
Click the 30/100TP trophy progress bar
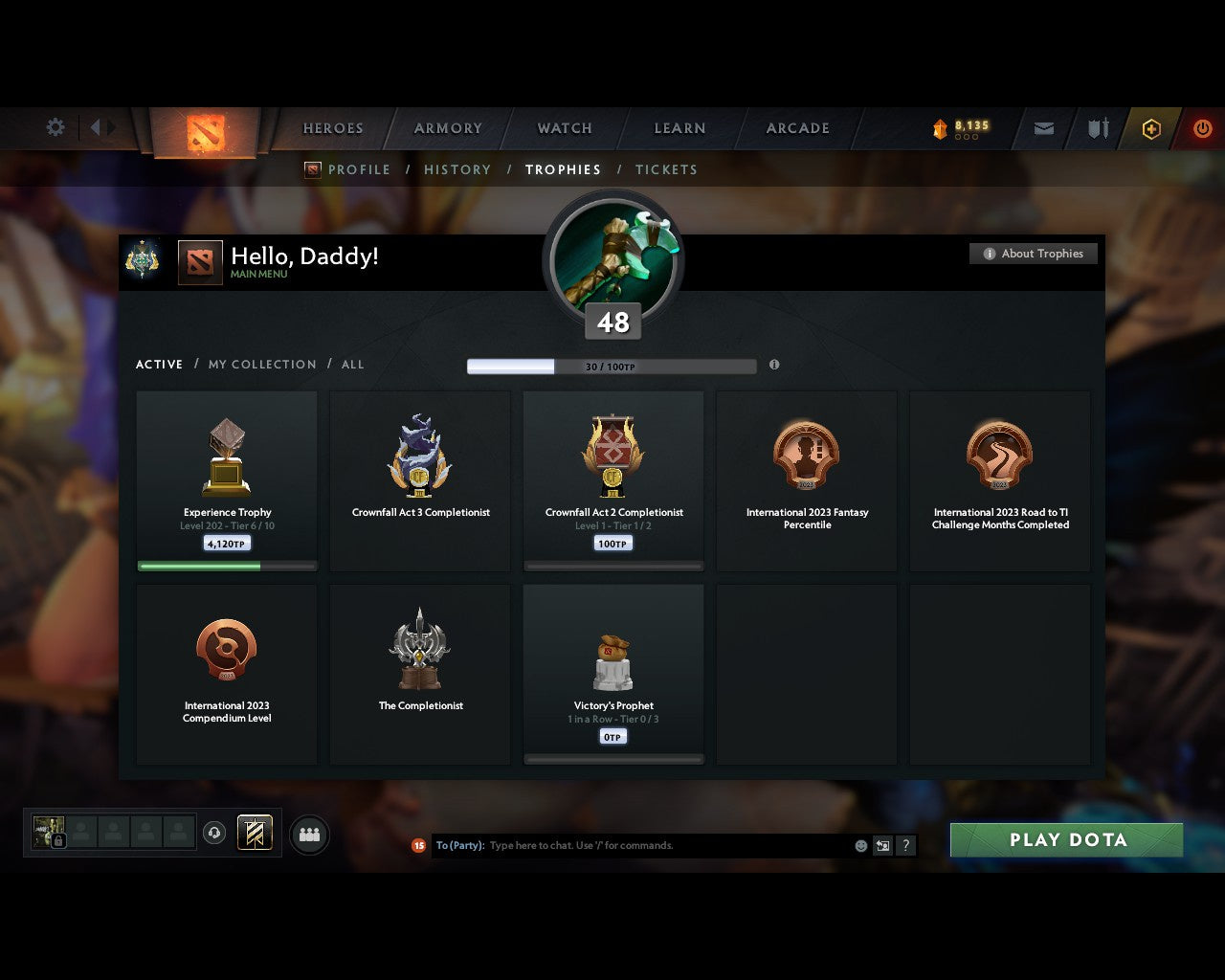pos(611,366)
